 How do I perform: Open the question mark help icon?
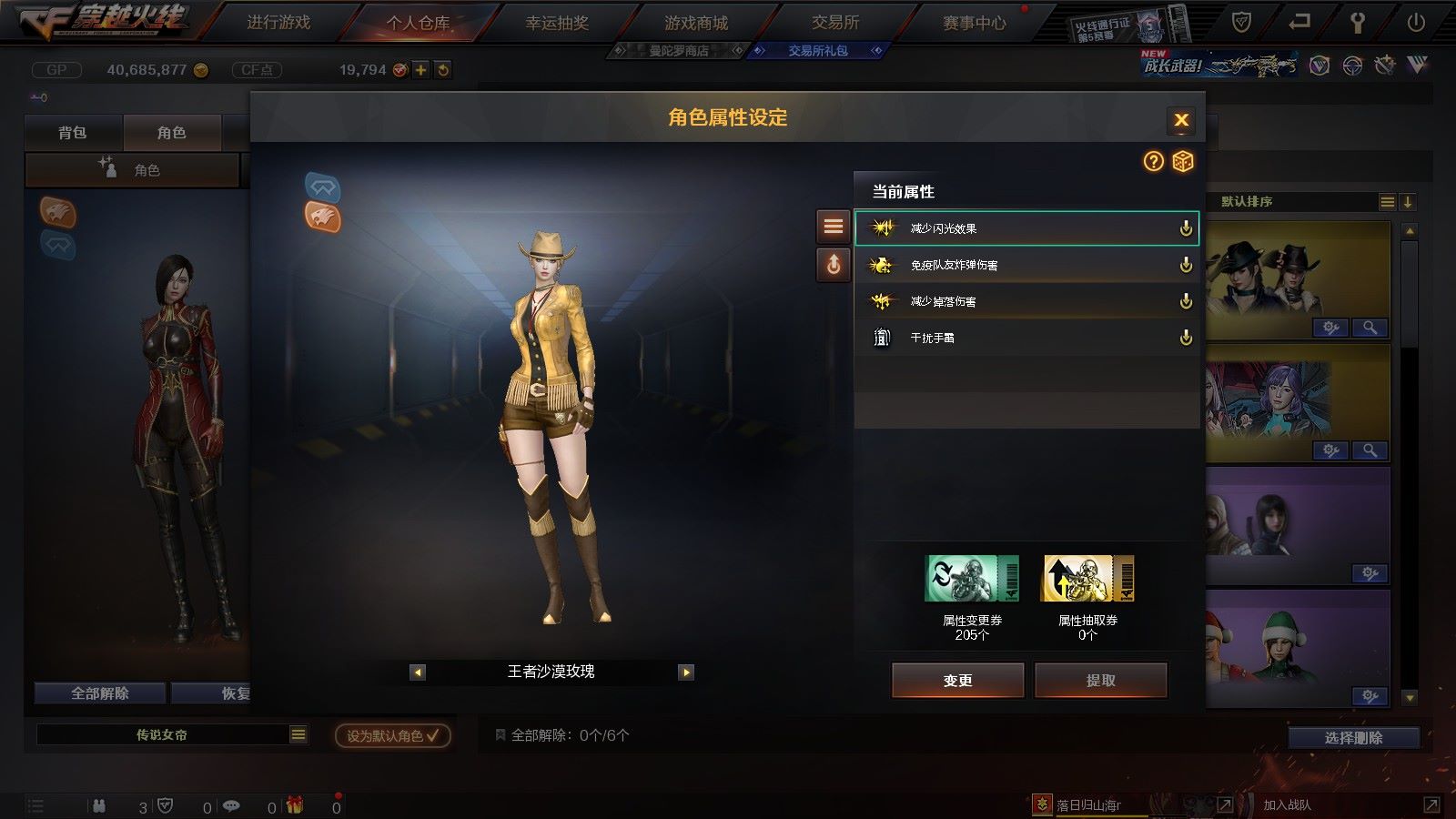(1153, 161)
